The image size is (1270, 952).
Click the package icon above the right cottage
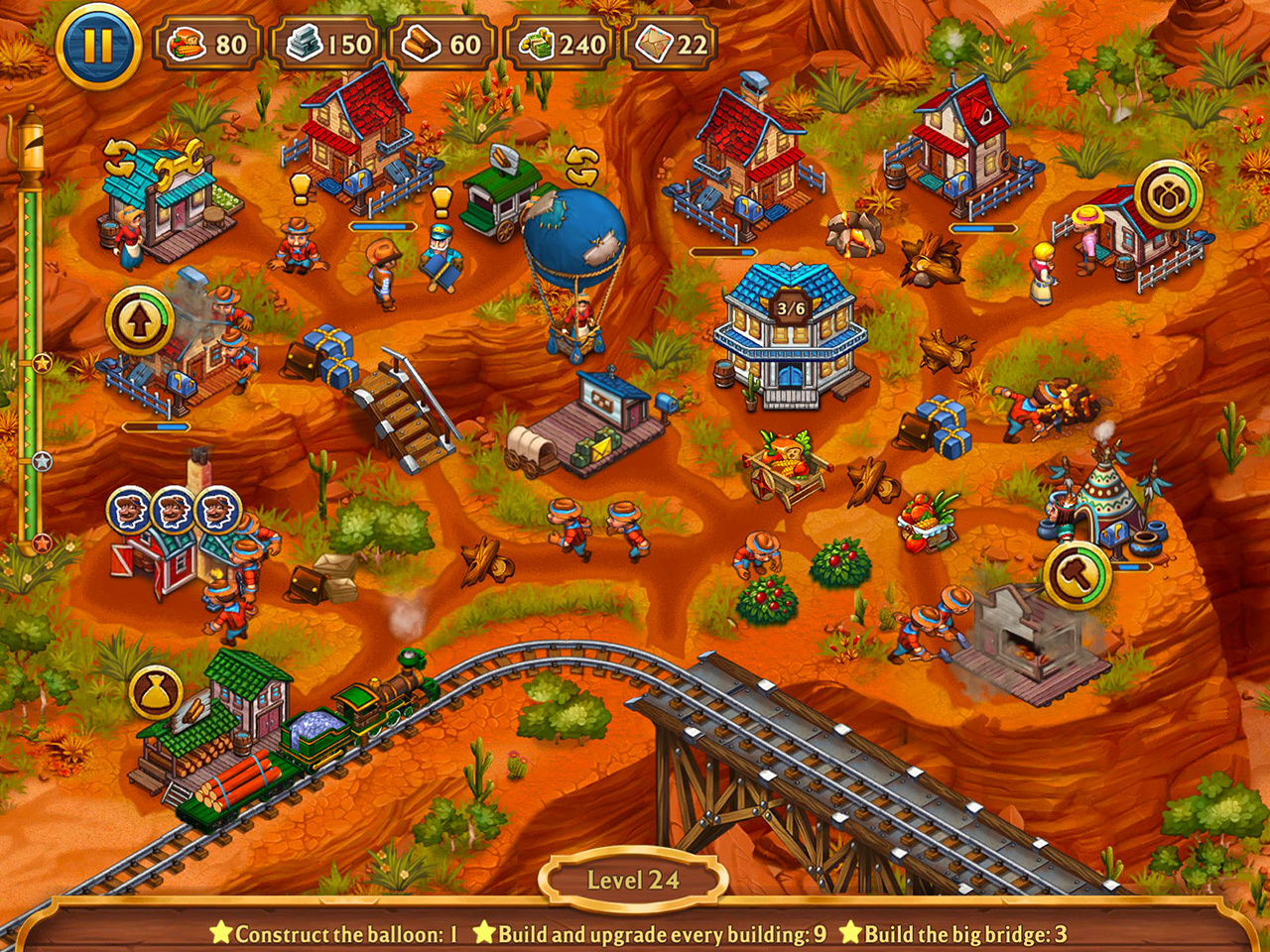pyautogui.click(x=1168, y=191)
